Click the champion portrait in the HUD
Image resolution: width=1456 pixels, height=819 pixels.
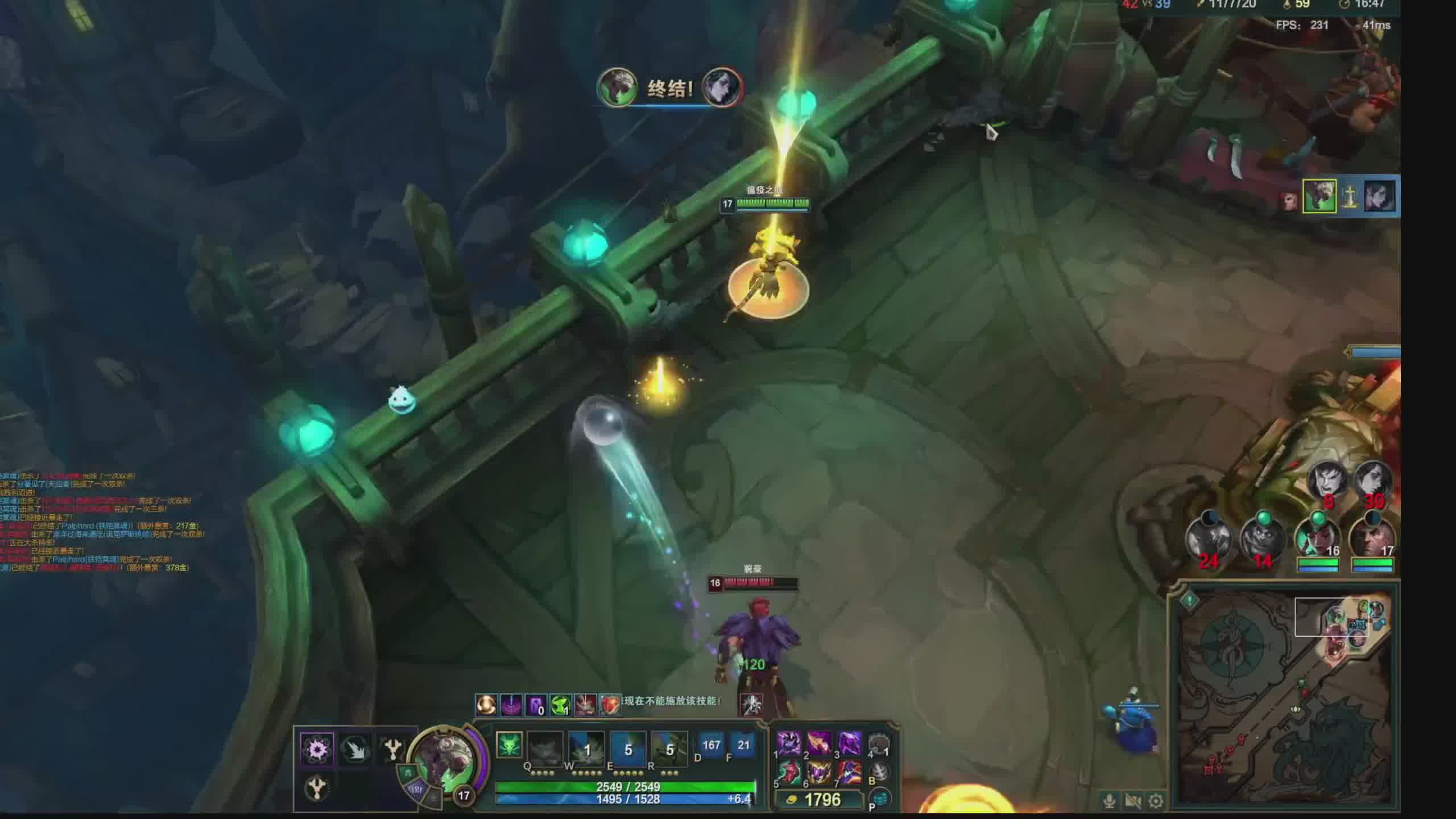coord(444,759)
